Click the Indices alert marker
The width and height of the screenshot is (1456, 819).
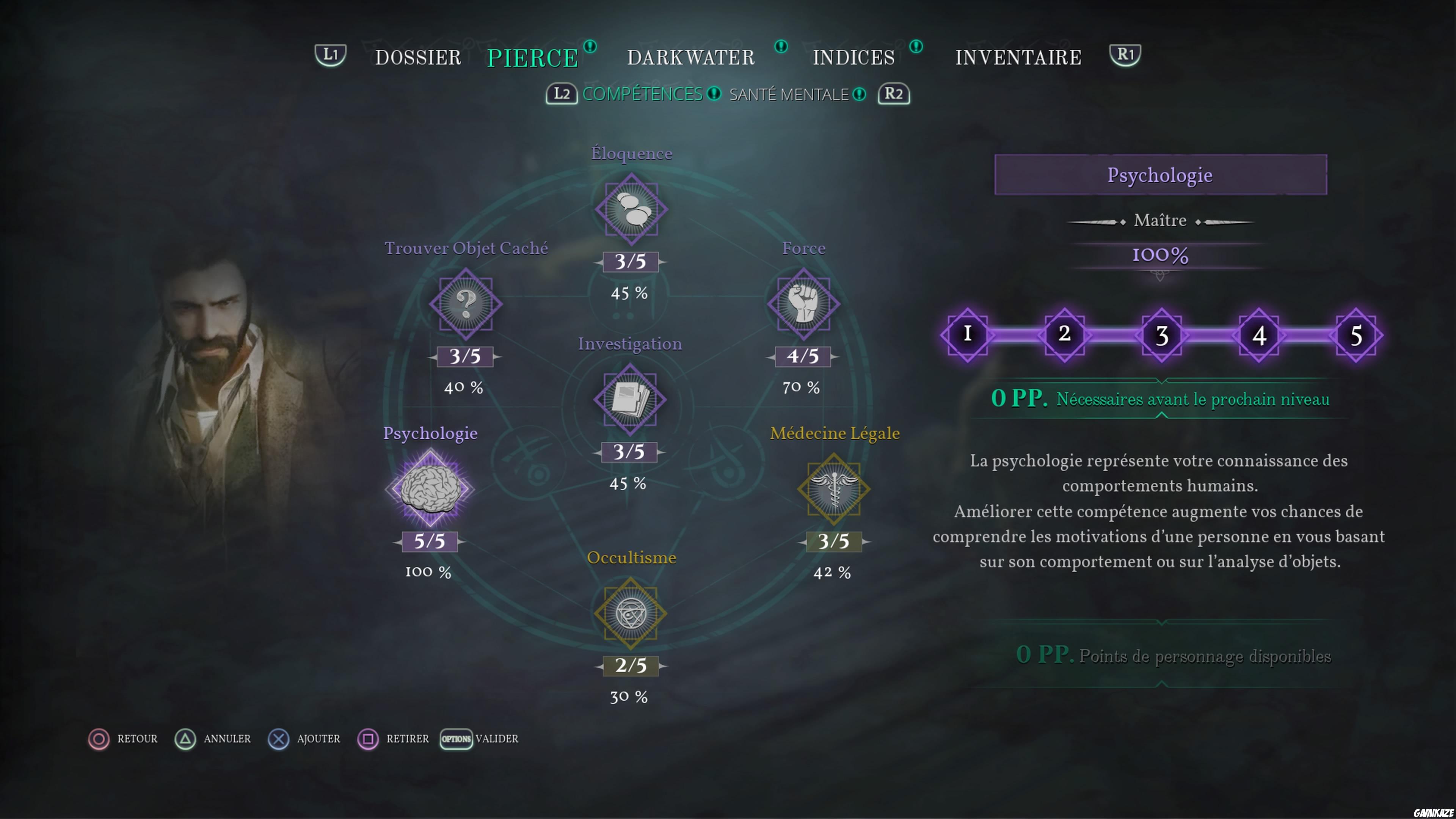pyautogui.click(x=916, y=47)
